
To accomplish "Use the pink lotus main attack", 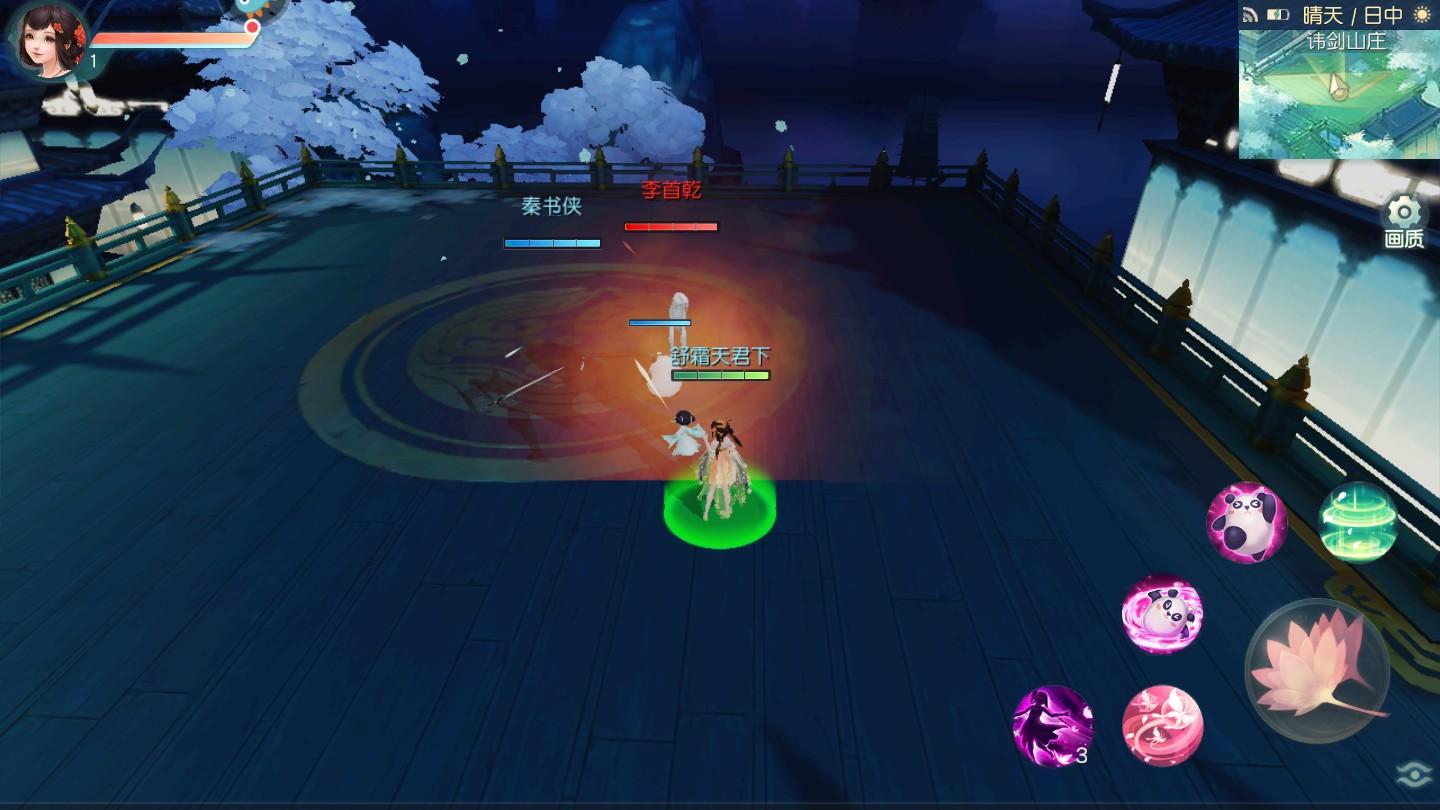I will coord(1317,669).
